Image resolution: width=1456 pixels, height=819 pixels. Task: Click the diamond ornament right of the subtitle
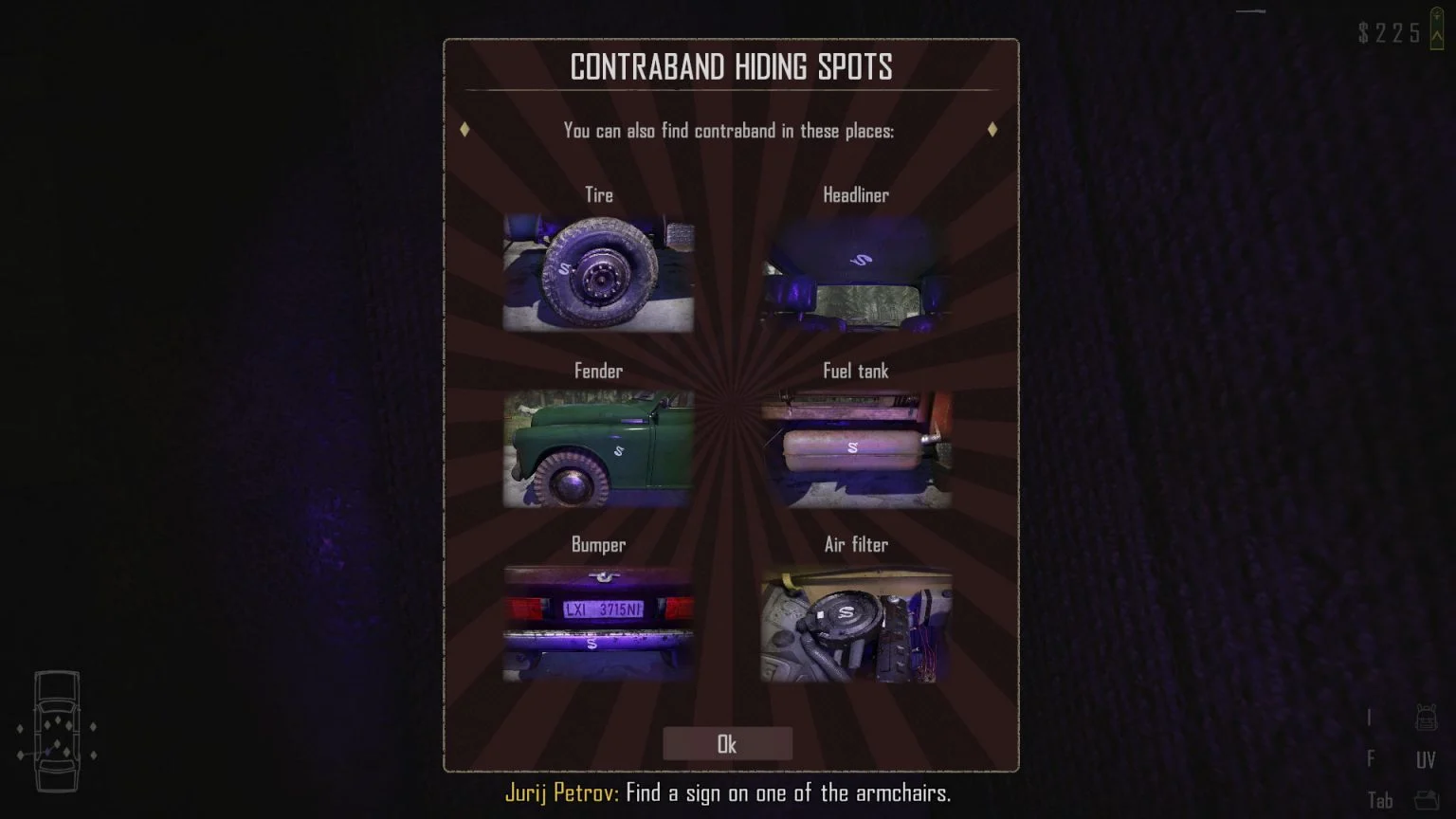[992, 130]
